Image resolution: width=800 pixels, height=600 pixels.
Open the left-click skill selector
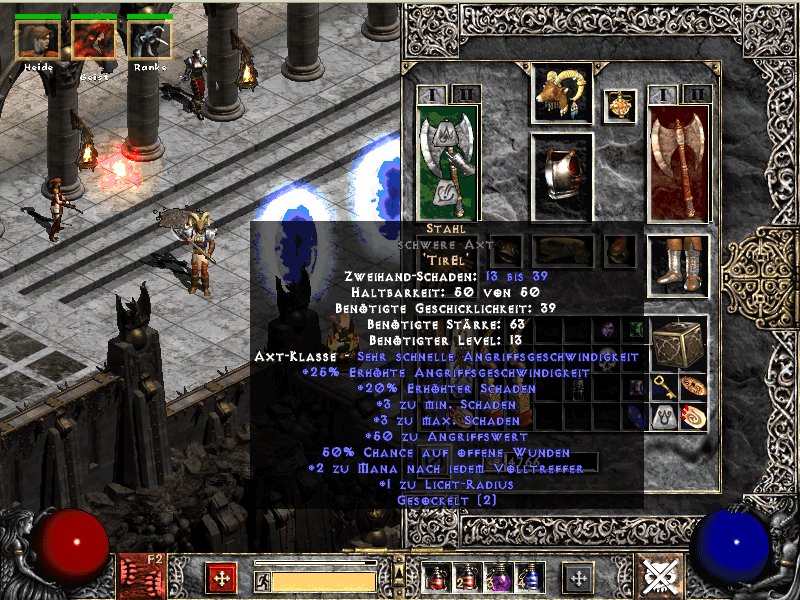[221, 577]
